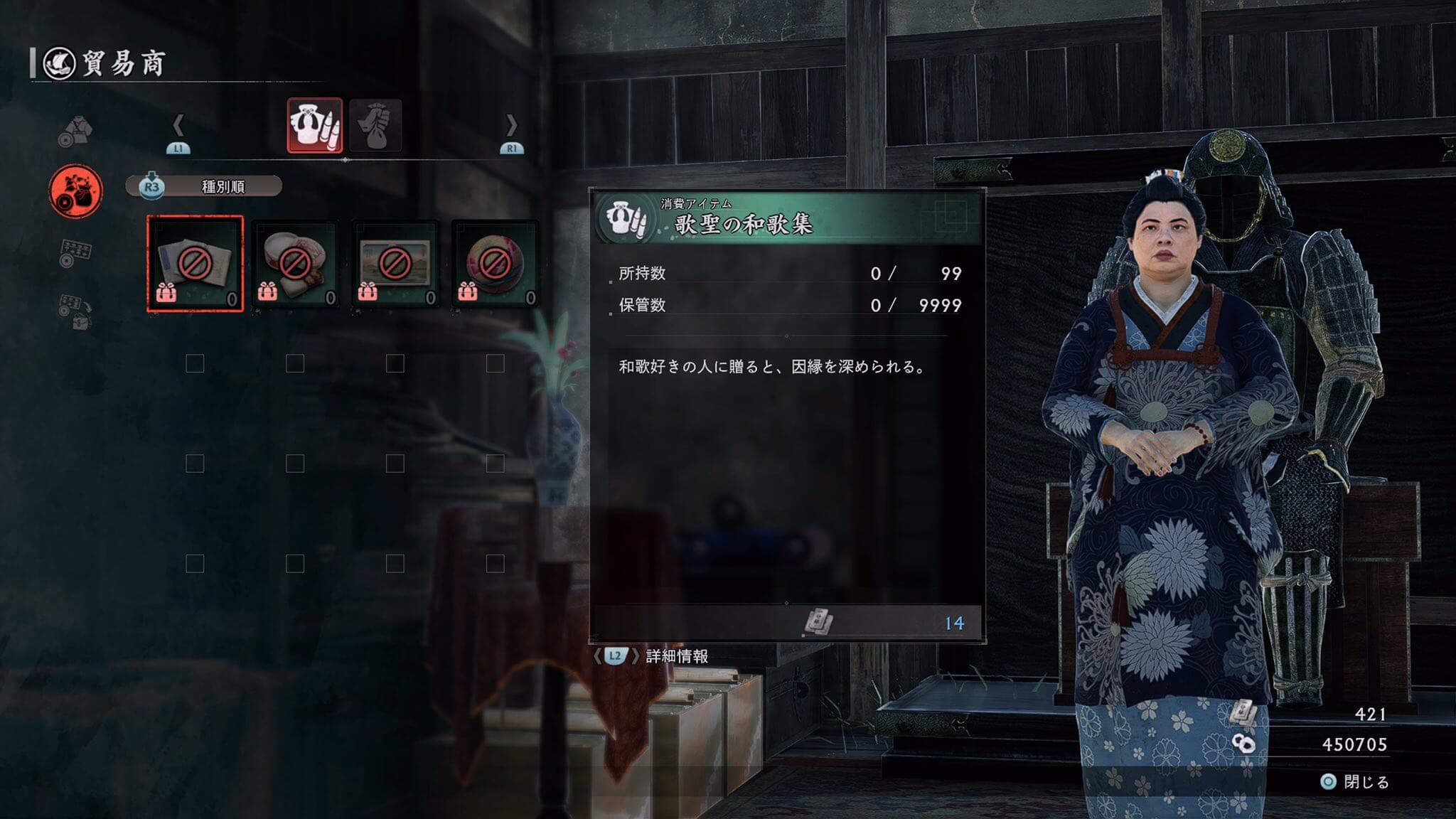Select the landscape painting gift item slot

395,264
